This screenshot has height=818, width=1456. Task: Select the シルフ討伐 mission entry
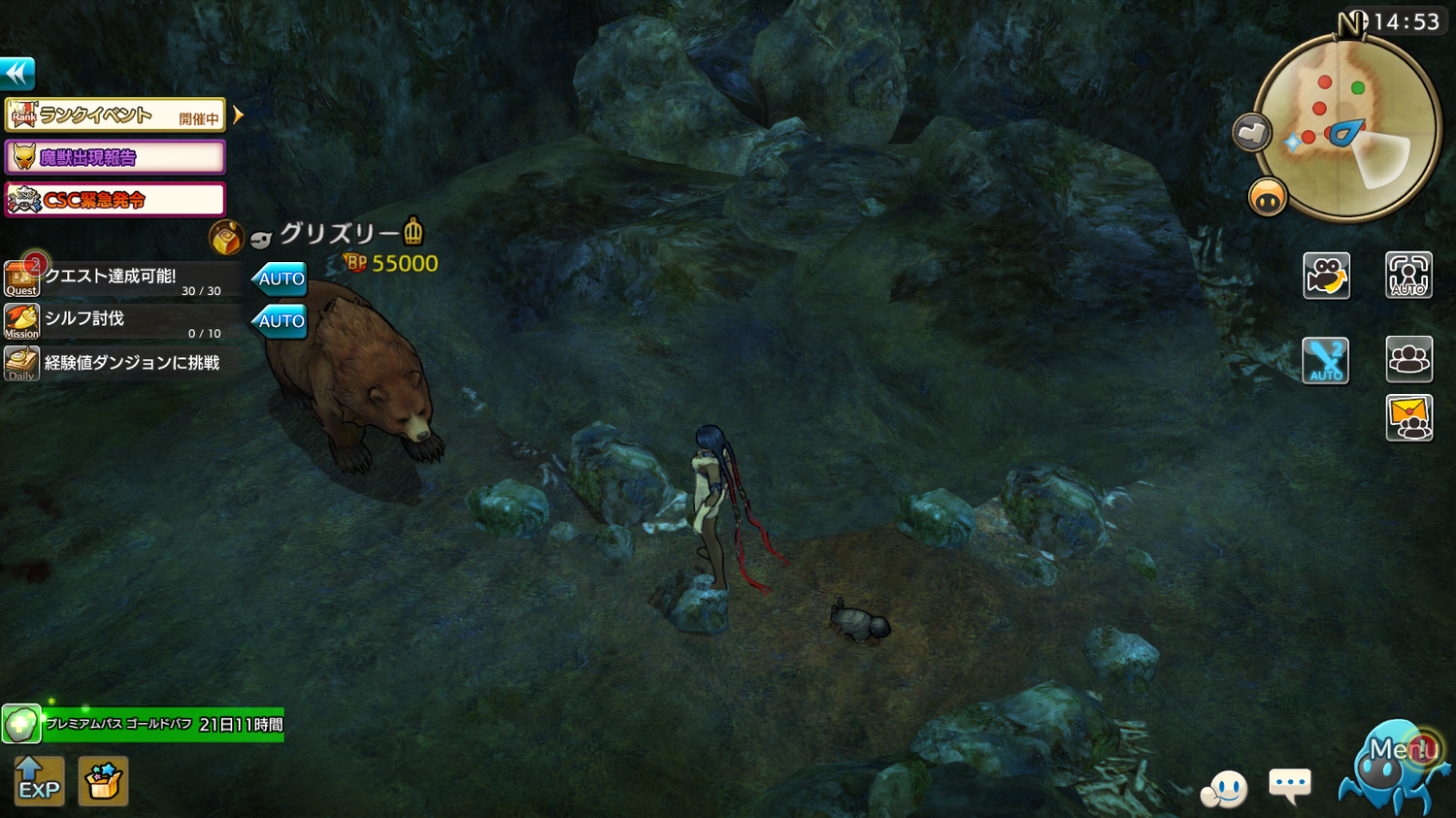pos(121,321)
